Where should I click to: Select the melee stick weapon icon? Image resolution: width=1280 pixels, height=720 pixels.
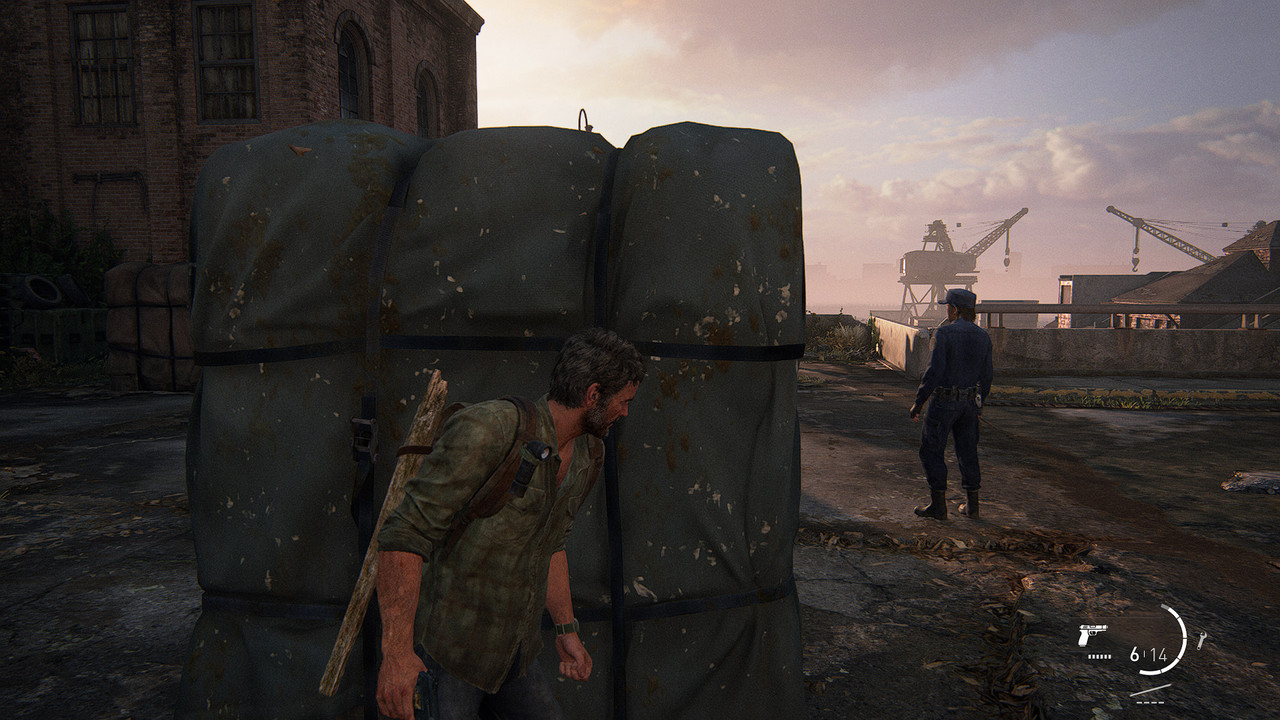tap(1150, 688)
